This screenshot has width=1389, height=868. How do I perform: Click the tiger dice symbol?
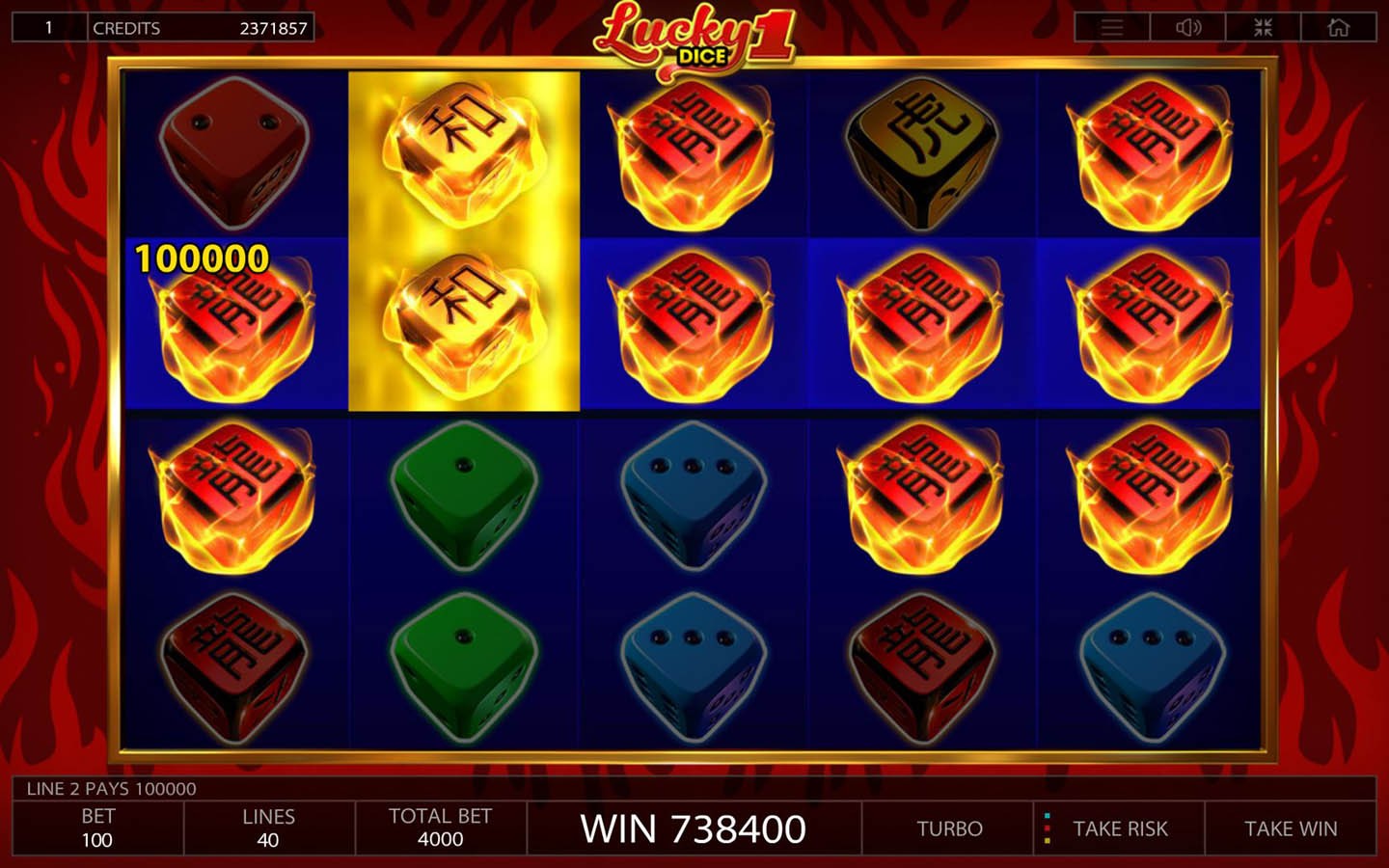[923, 154]
